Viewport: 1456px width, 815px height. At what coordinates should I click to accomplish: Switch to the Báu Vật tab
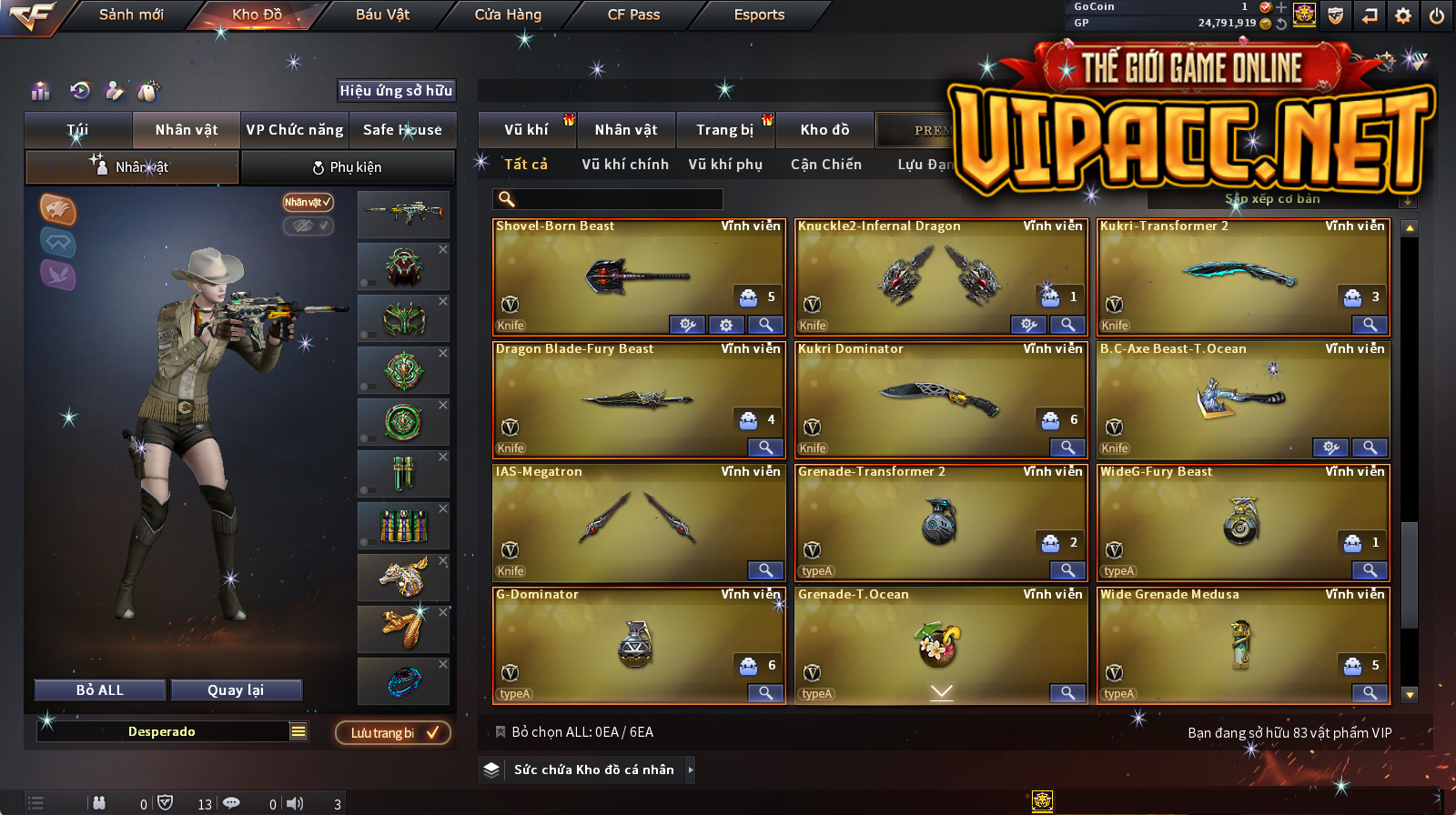point(382,15)
